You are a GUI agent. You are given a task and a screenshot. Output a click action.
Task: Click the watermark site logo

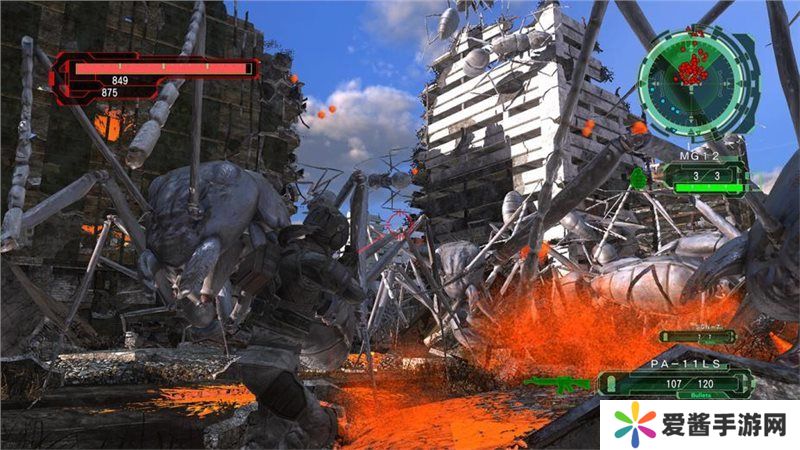pyautogui.click(x=632, y=425)
